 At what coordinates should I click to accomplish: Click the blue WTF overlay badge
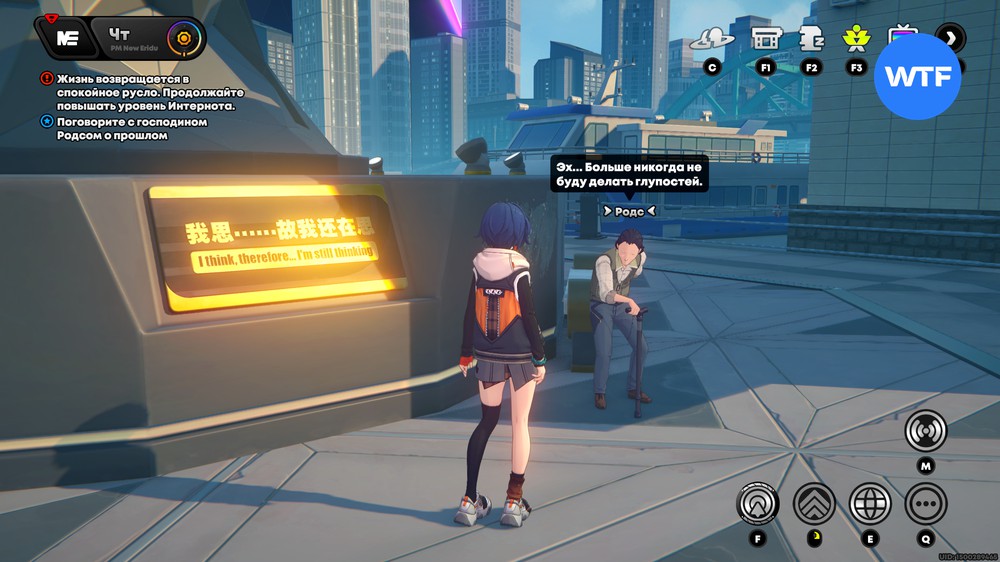pyautogui.click(x=917, y=76)
